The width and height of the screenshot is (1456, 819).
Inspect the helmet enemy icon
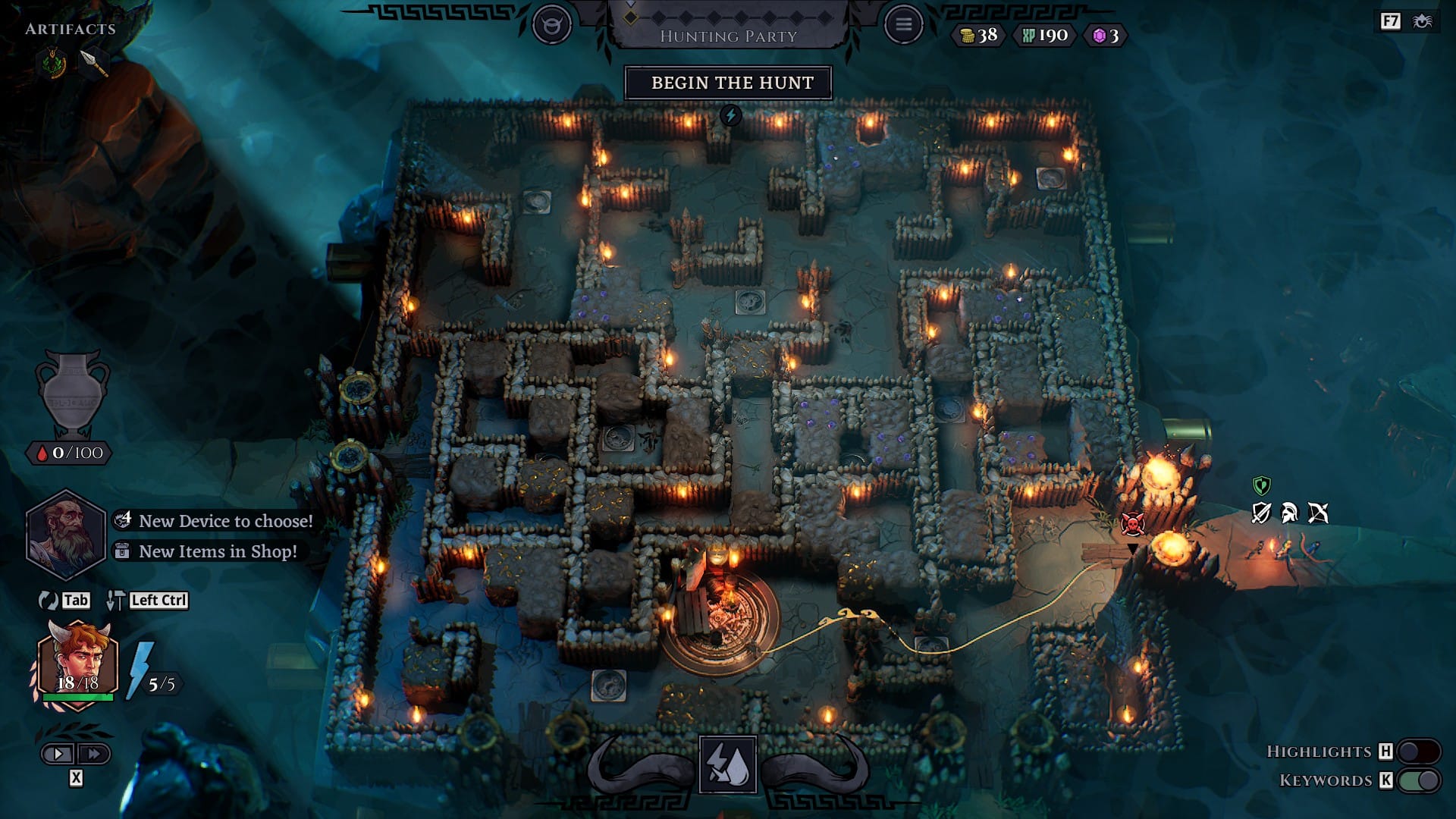(x=1289, y=513)
